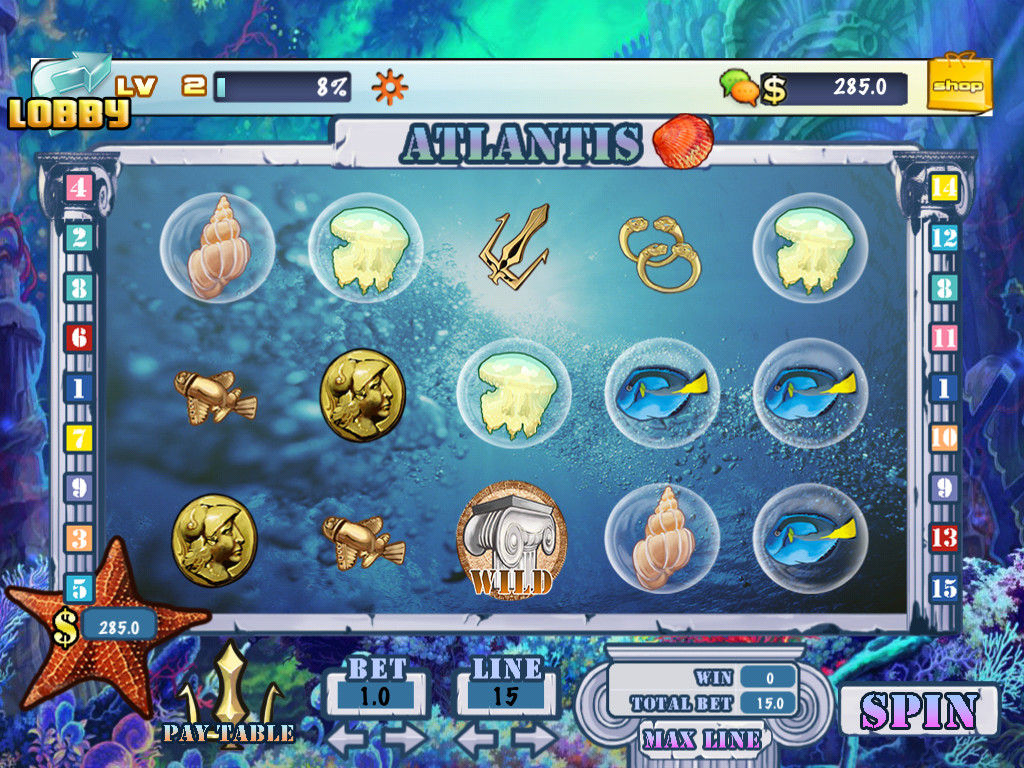
Task: Select payline 13 marker
Action: 944,538
